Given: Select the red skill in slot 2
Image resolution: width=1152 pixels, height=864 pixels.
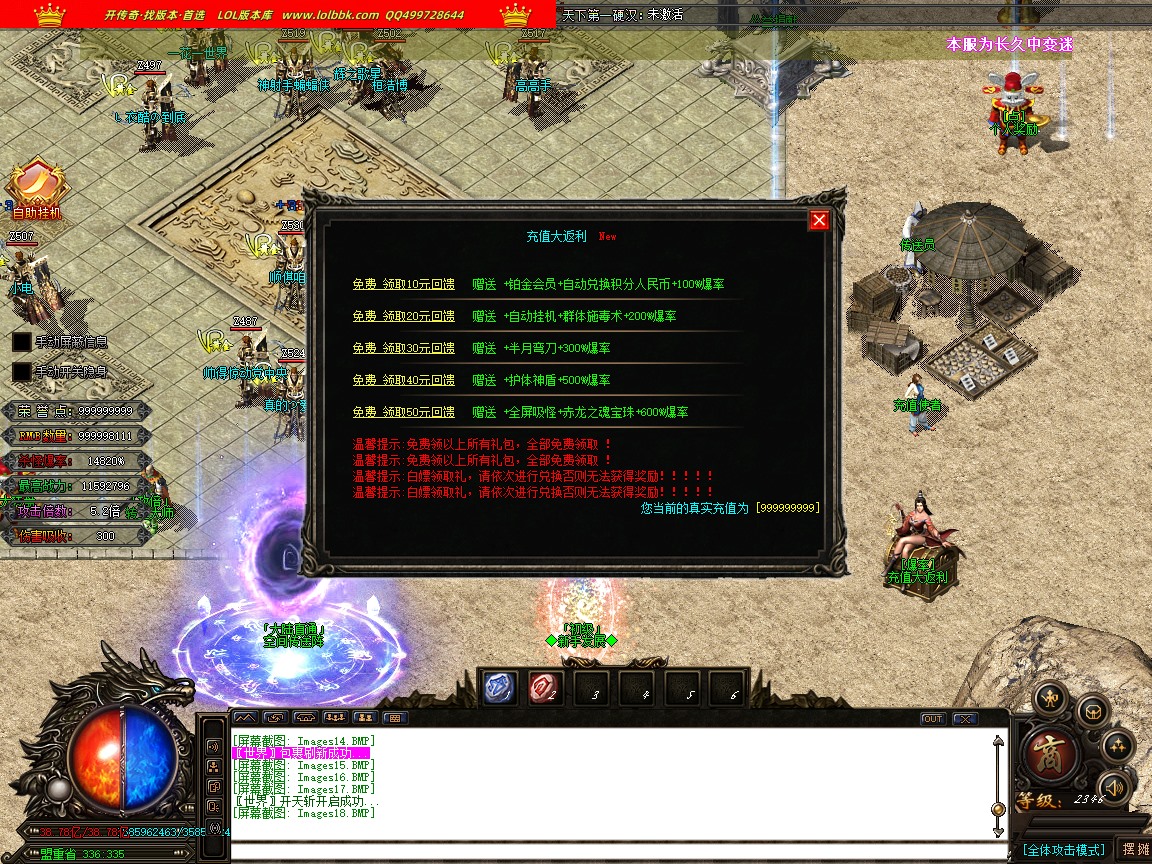Looking at the screenshot, I should pos(544,687).
